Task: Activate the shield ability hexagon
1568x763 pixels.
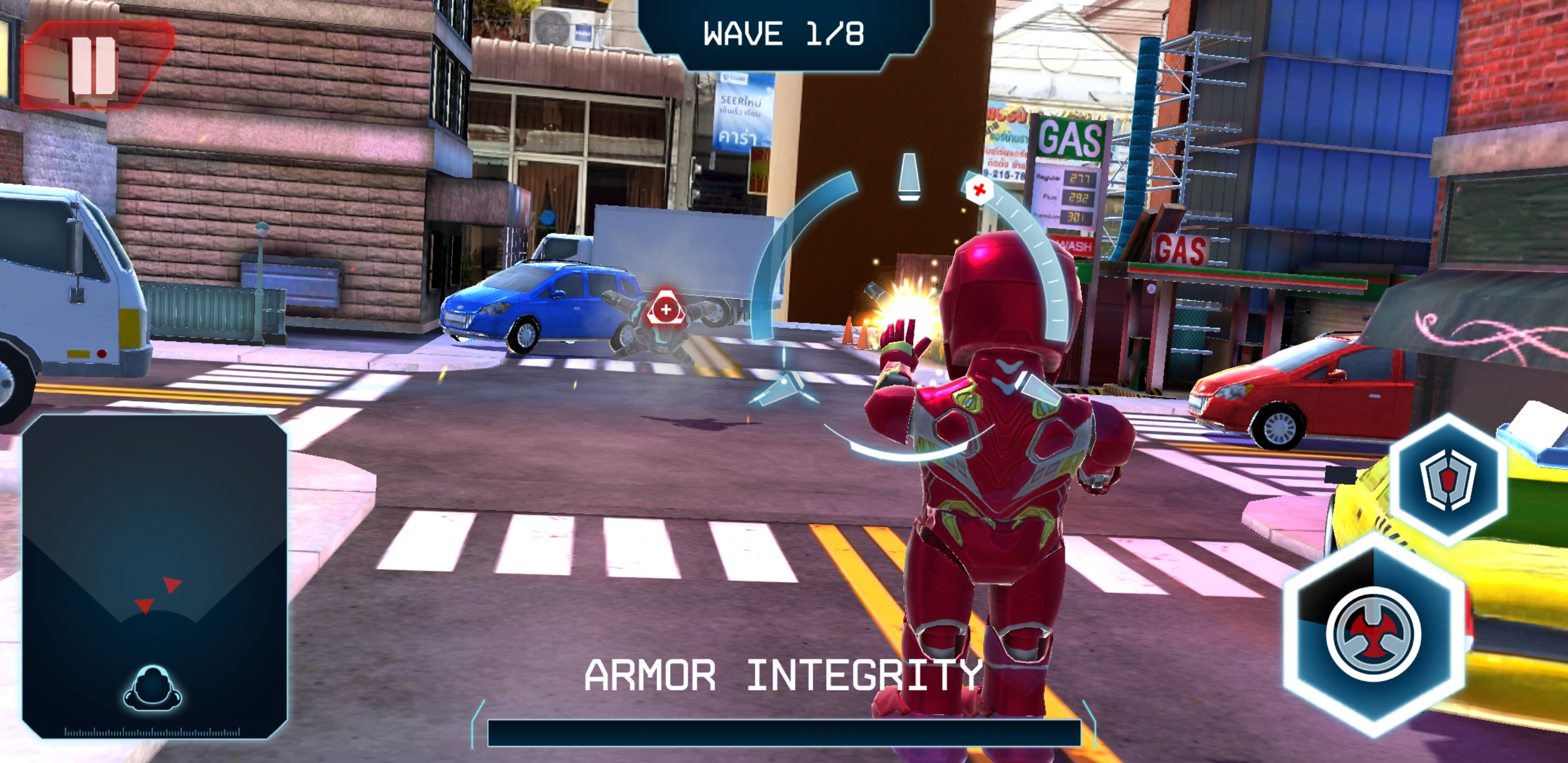Action: (x=1447, y=478)
